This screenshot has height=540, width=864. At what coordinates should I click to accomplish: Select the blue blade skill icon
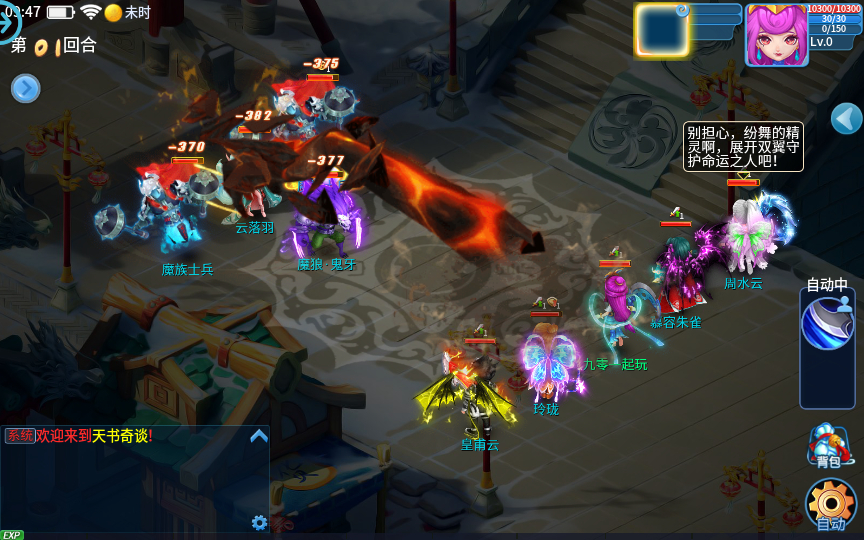pyautogui.click(x=827, y=324)
